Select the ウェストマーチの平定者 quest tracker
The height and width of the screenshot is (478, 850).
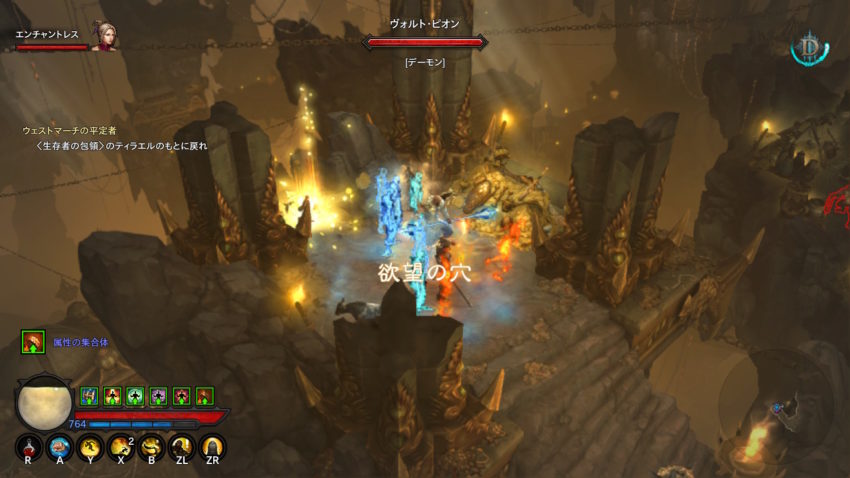70,131
